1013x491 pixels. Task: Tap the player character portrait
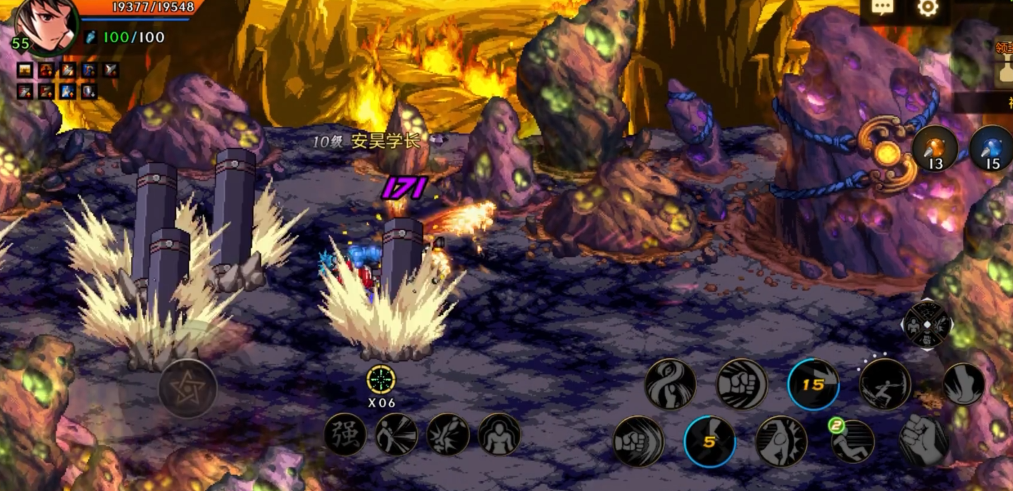click(45, 25)
